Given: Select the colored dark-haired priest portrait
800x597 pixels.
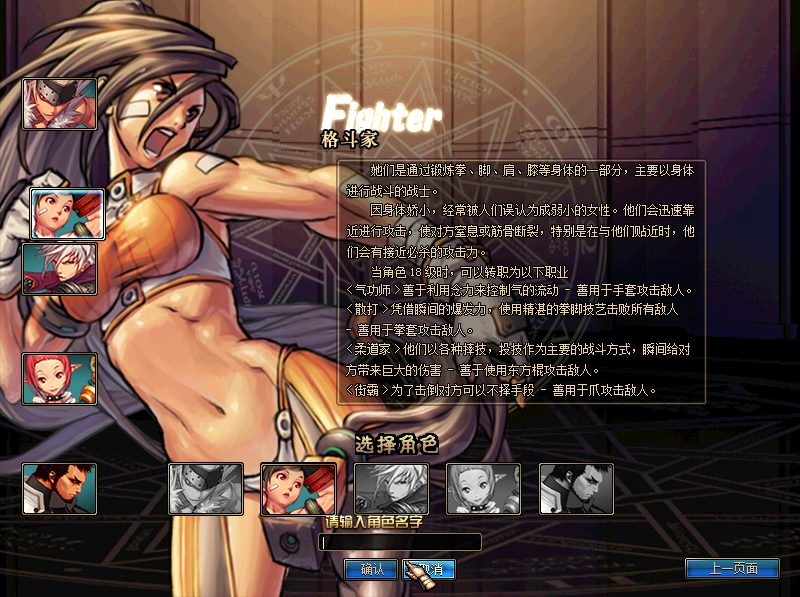Looking at the screenshot, I should click(60, 489).
